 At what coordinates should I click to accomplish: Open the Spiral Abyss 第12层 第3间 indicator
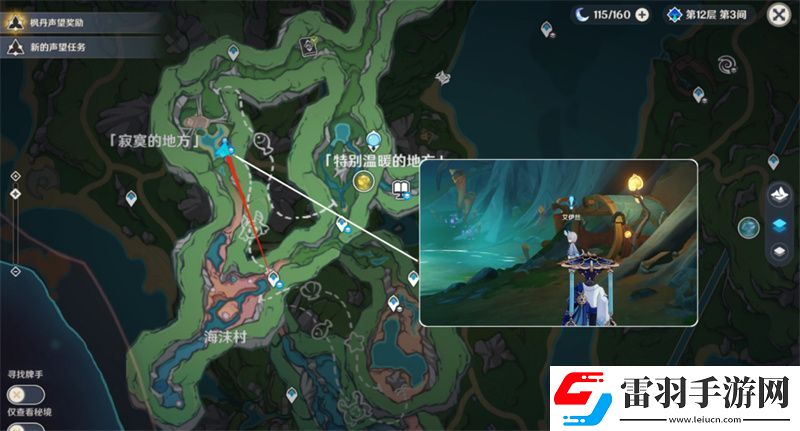[715, 14]
